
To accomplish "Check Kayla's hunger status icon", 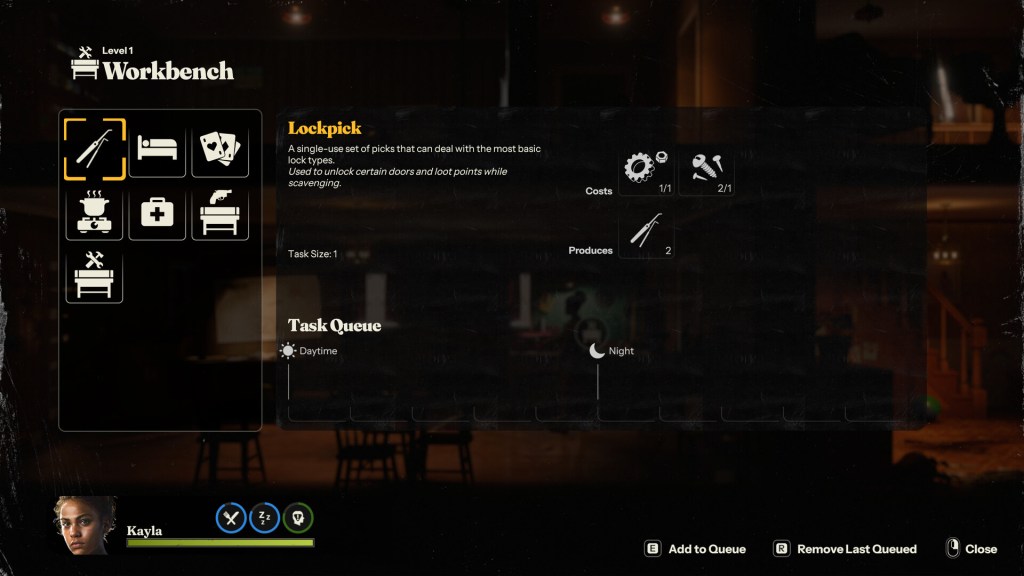I will pyautogui.click(x=231, y=517).
